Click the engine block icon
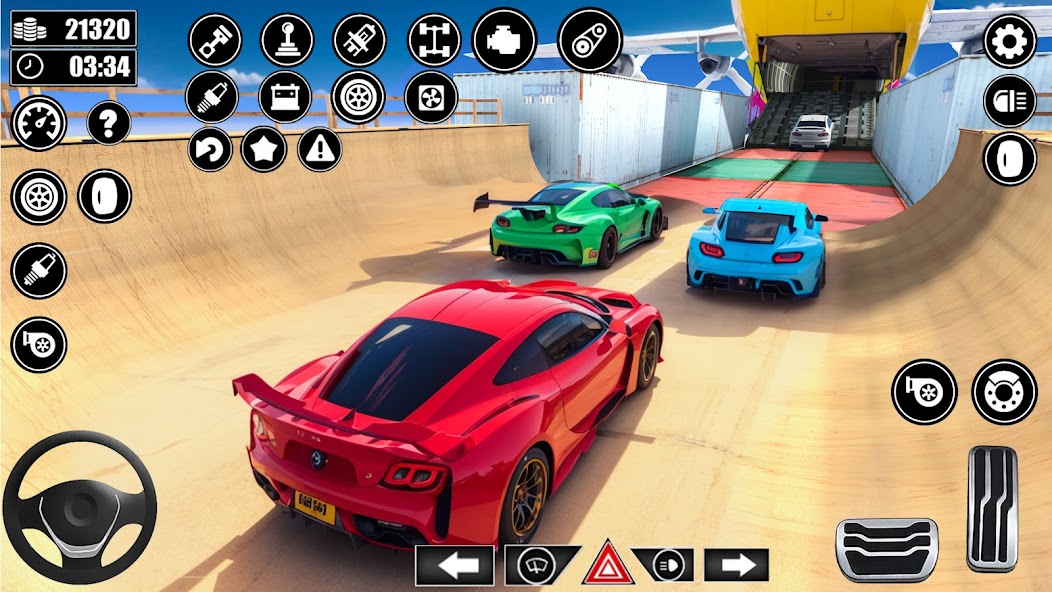 click(504, 41)
